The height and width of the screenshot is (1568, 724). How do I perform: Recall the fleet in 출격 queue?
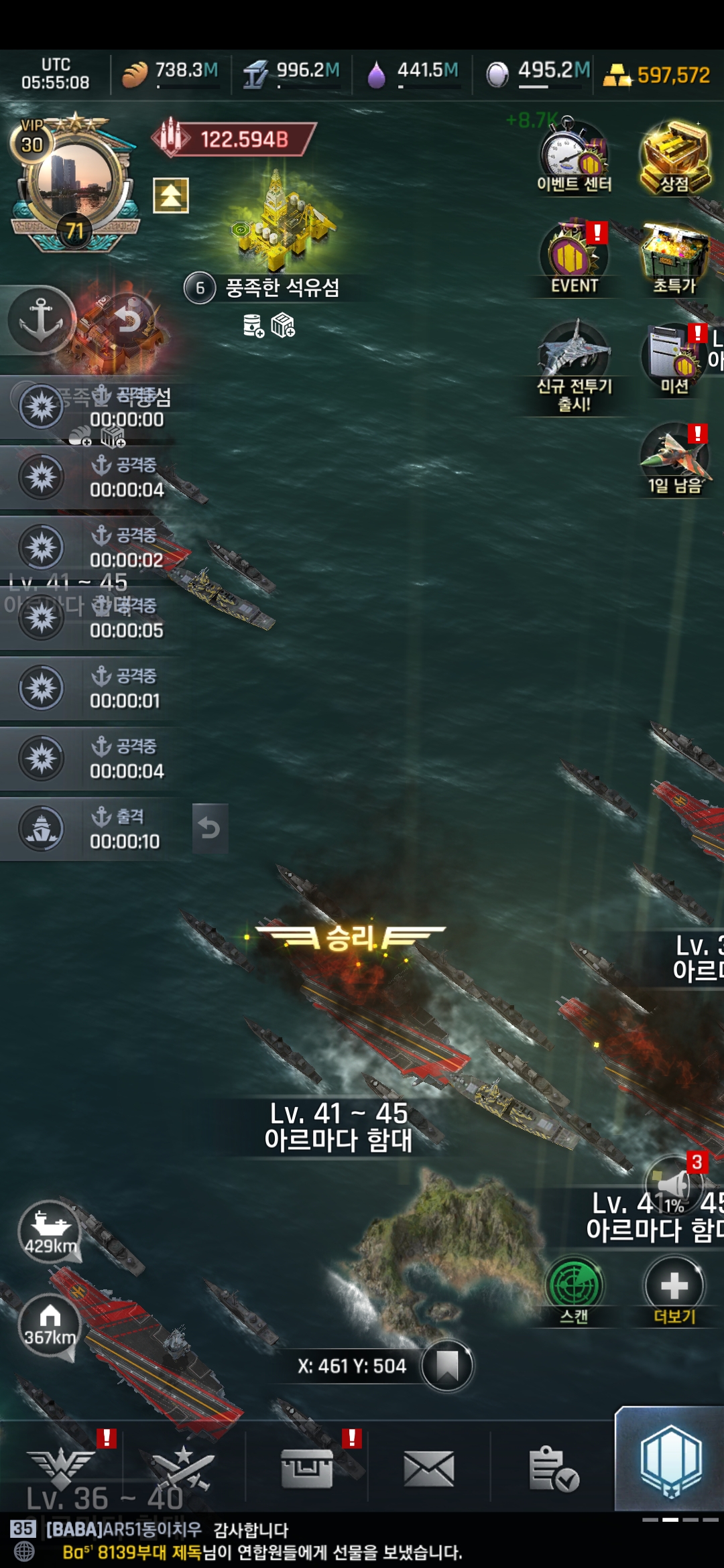pos(210,828)
